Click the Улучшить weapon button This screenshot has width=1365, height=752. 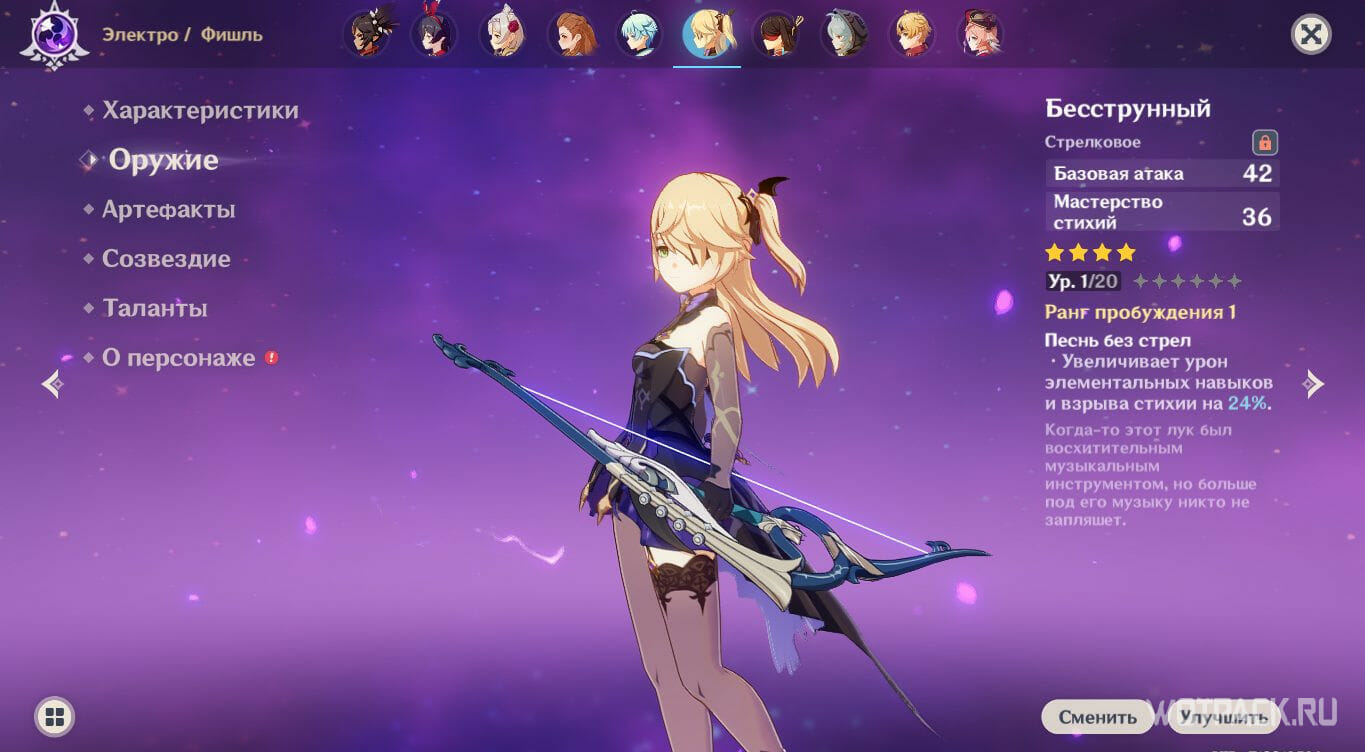coord(1223,717)
